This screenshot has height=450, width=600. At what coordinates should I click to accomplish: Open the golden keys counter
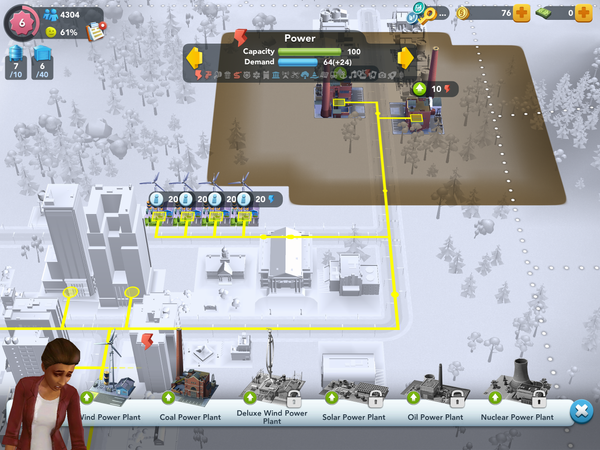click(x=430, y=13)
